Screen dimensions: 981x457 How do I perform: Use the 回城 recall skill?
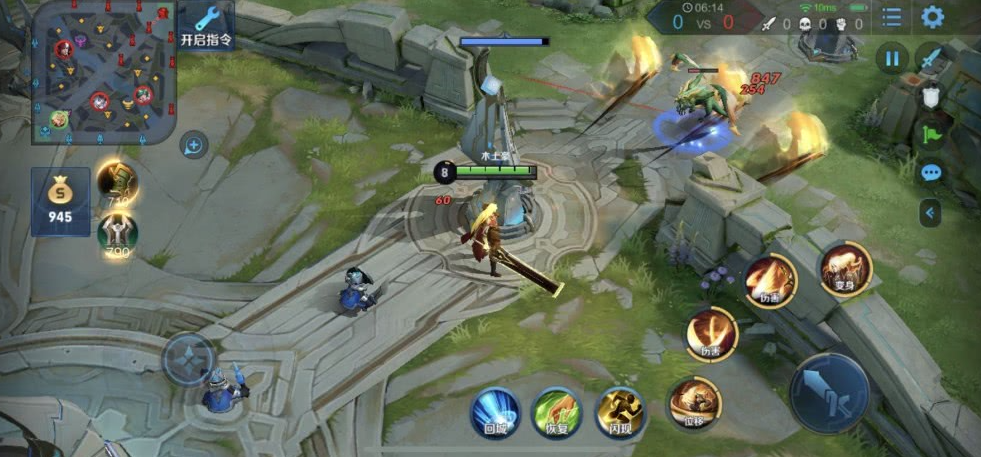(x=495, y=411)
